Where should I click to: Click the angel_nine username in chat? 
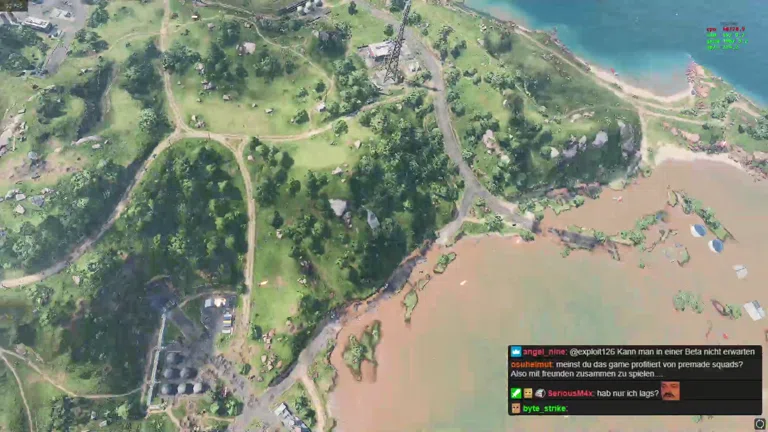tap(544, 352)
